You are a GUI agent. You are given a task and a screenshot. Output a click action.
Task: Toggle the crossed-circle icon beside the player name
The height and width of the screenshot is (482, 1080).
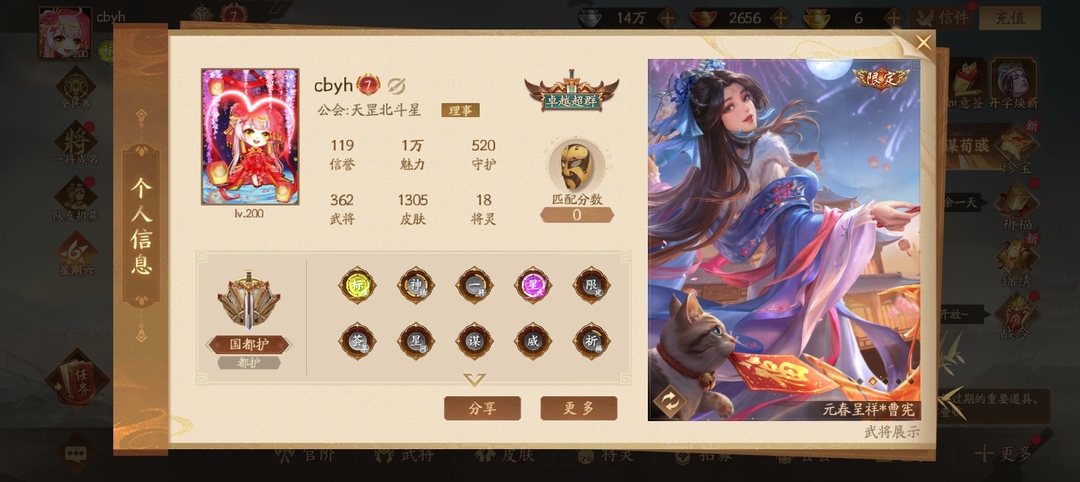tap(395, 85)
